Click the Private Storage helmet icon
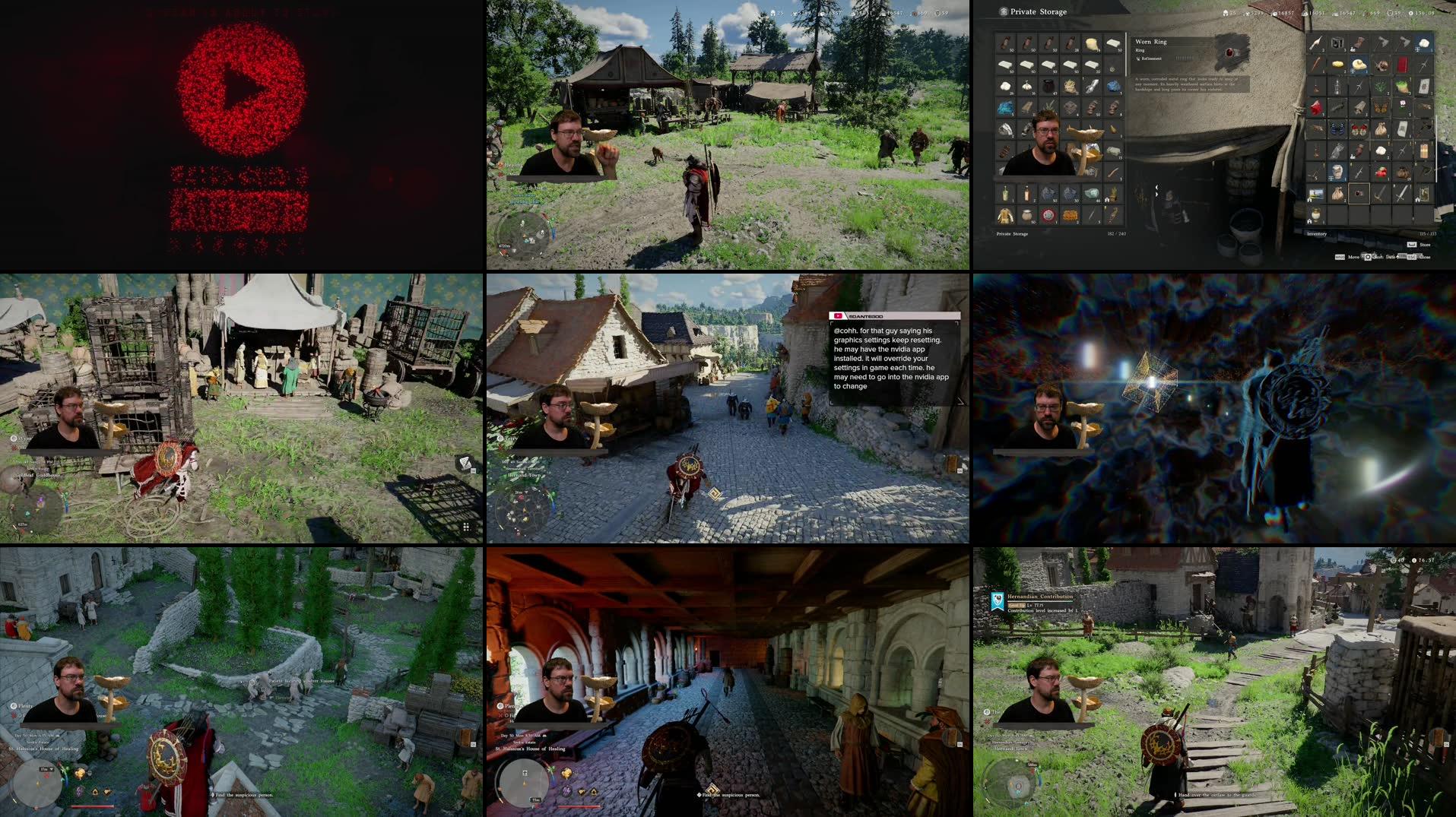 (1004, 11)
